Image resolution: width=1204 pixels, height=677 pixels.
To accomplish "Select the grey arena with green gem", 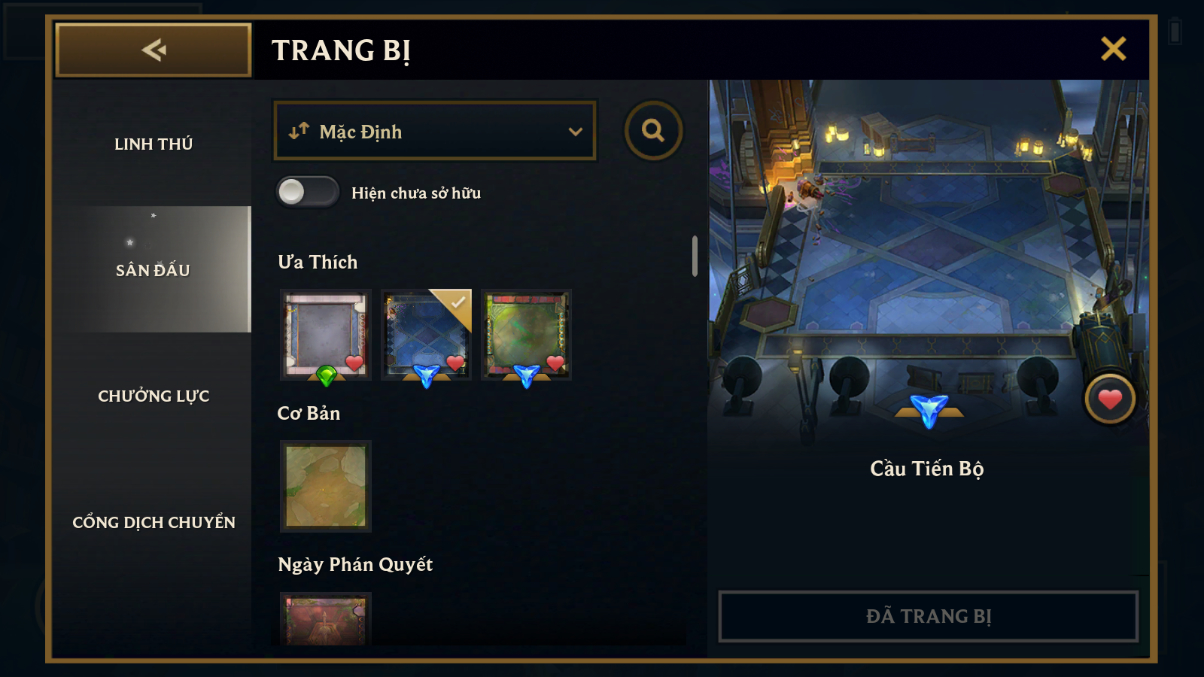I will tap(325, 335).
